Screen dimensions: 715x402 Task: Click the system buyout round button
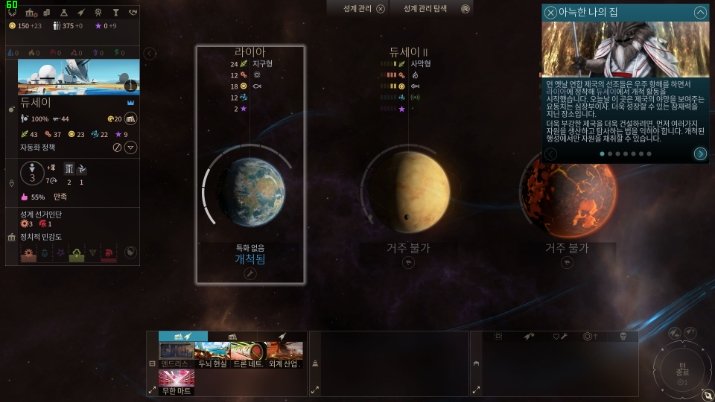tap(130, 119)
